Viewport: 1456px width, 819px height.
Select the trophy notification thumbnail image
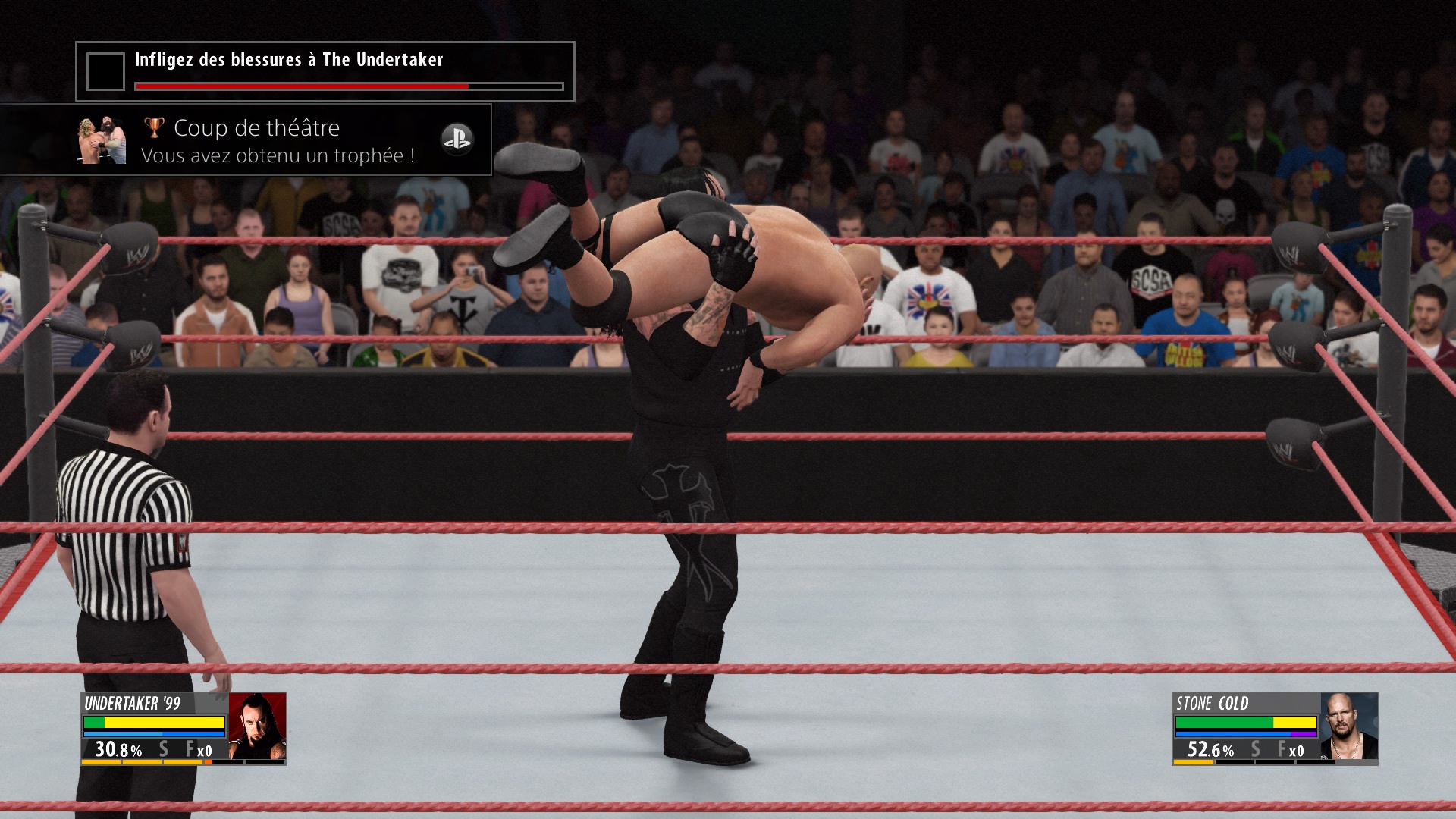coord(102,141)
